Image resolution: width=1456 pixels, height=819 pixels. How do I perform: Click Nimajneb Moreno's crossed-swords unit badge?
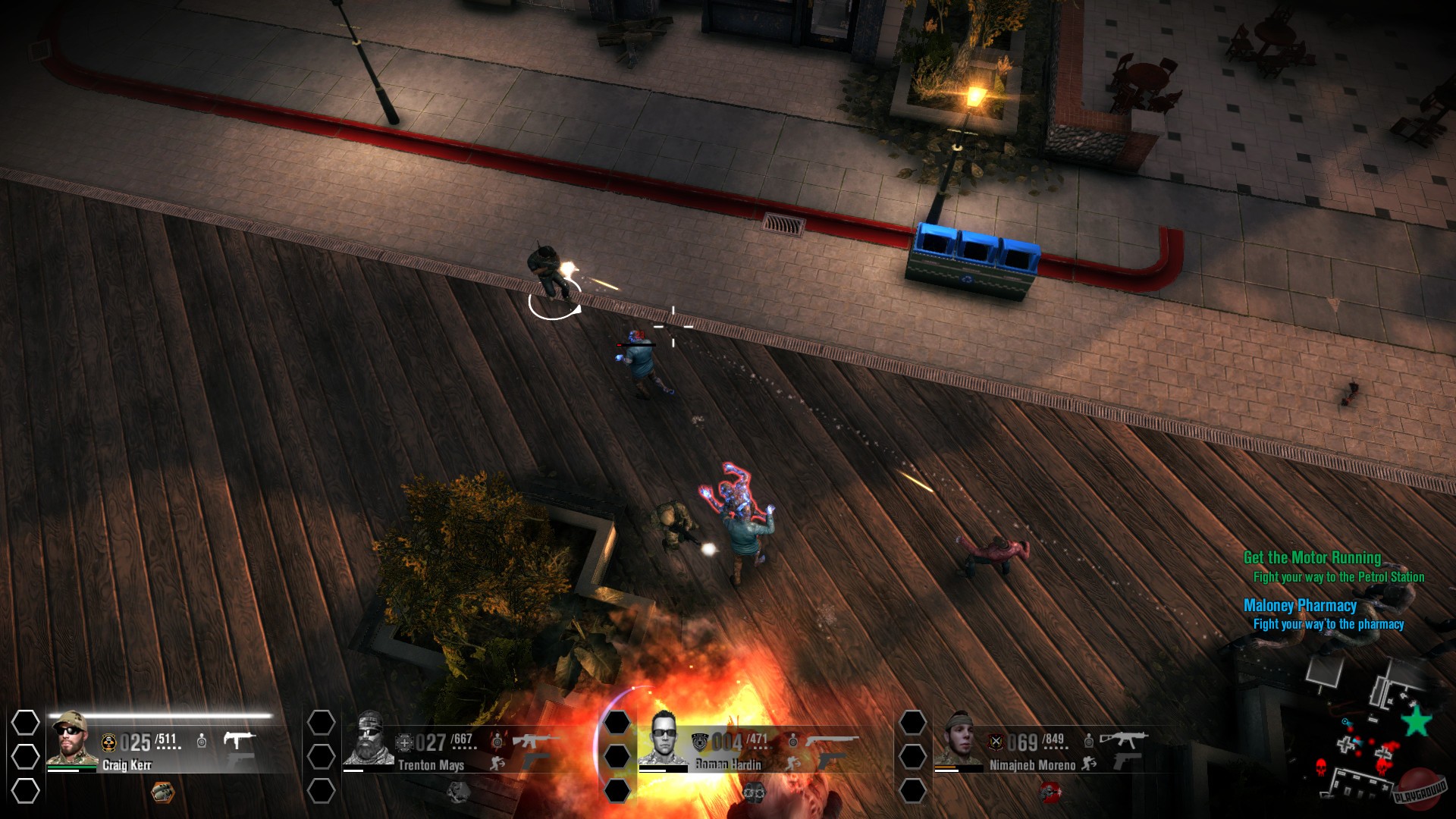[997, 742]
